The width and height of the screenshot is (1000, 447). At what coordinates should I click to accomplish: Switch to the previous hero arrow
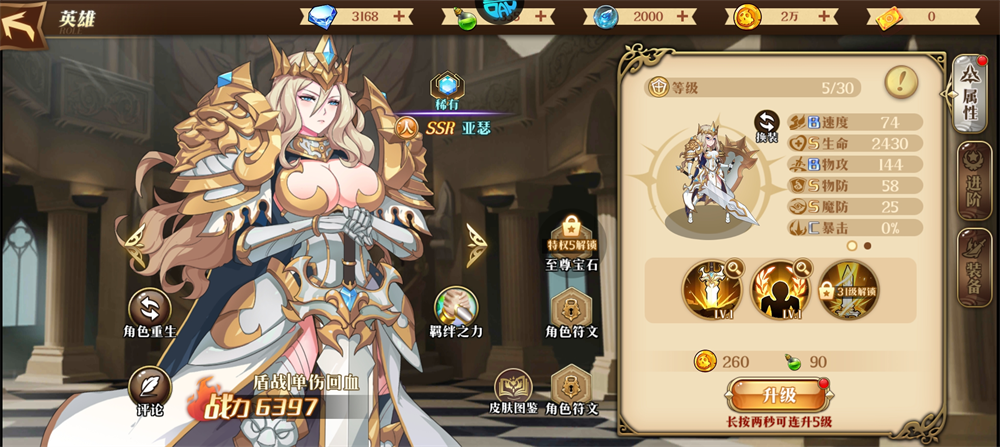130,240
